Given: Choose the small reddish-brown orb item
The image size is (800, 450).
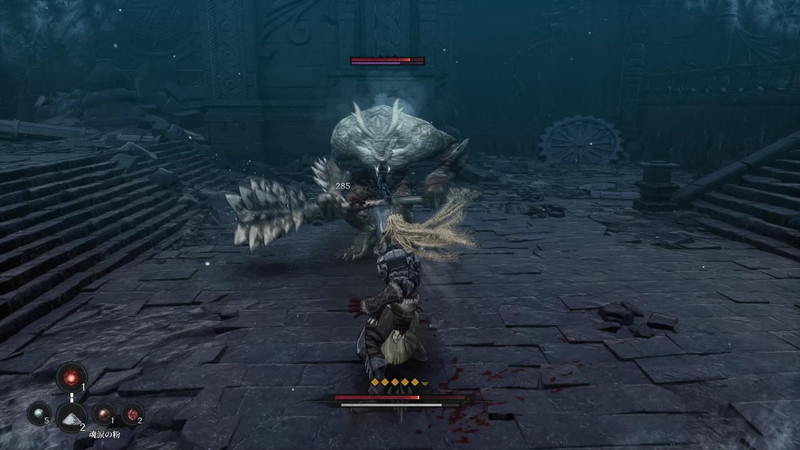Looking at the screenshot, I should (103, 413).
